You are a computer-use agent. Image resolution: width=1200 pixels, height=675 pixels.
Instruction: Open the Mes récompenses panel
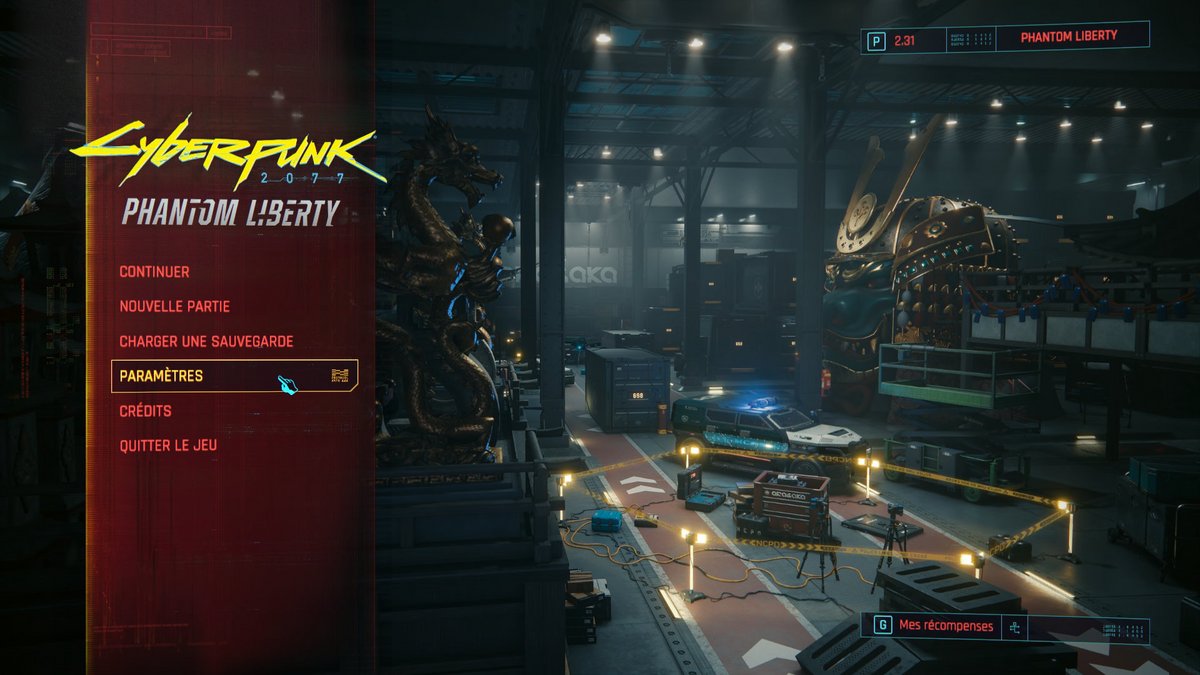[x=945, y=626]
